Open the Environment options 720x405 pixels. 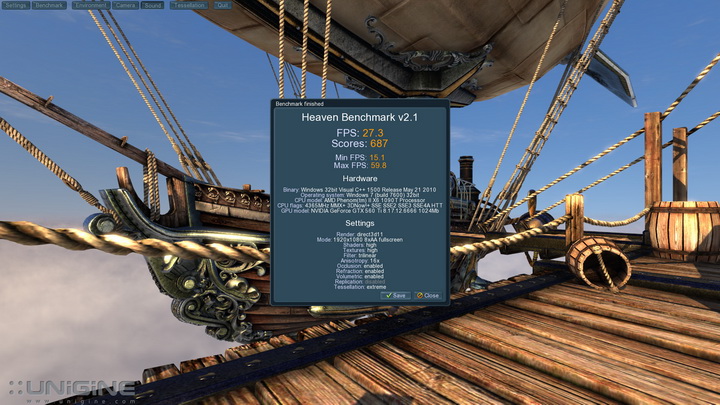tap(89, 5)
